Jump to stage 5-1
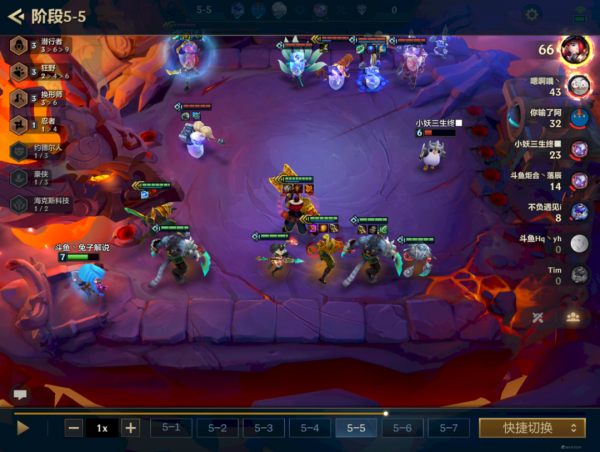 (171, 427)
